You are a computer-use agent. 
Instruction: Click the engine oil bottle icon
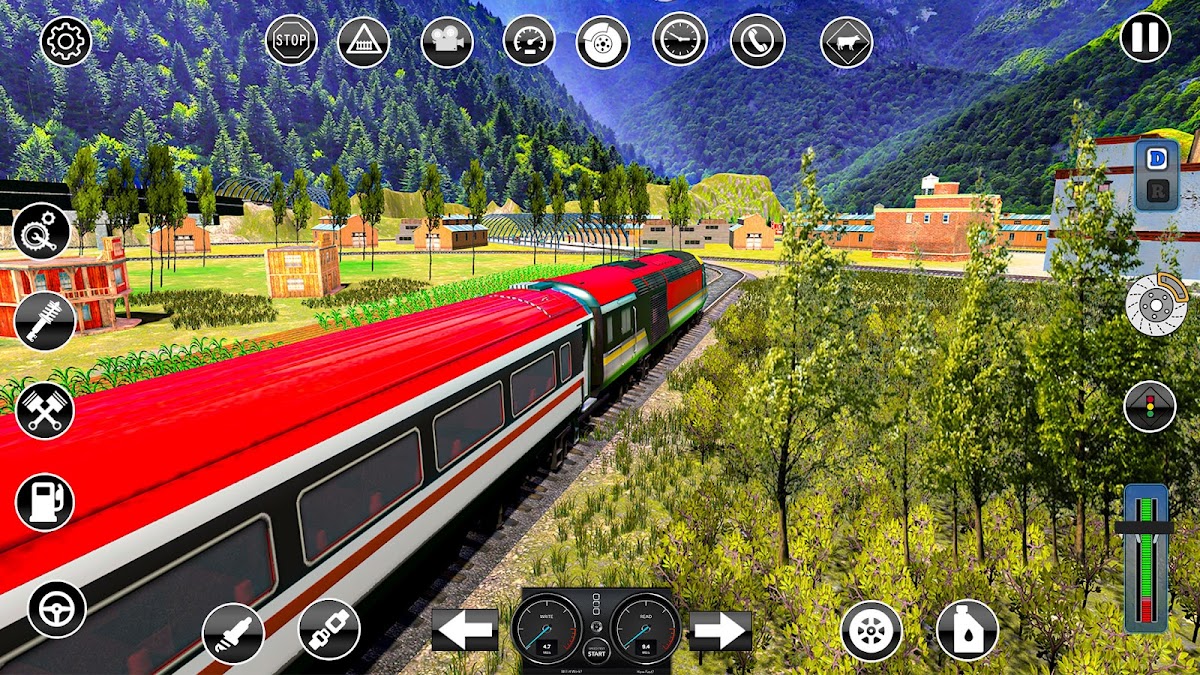[967, 630]
